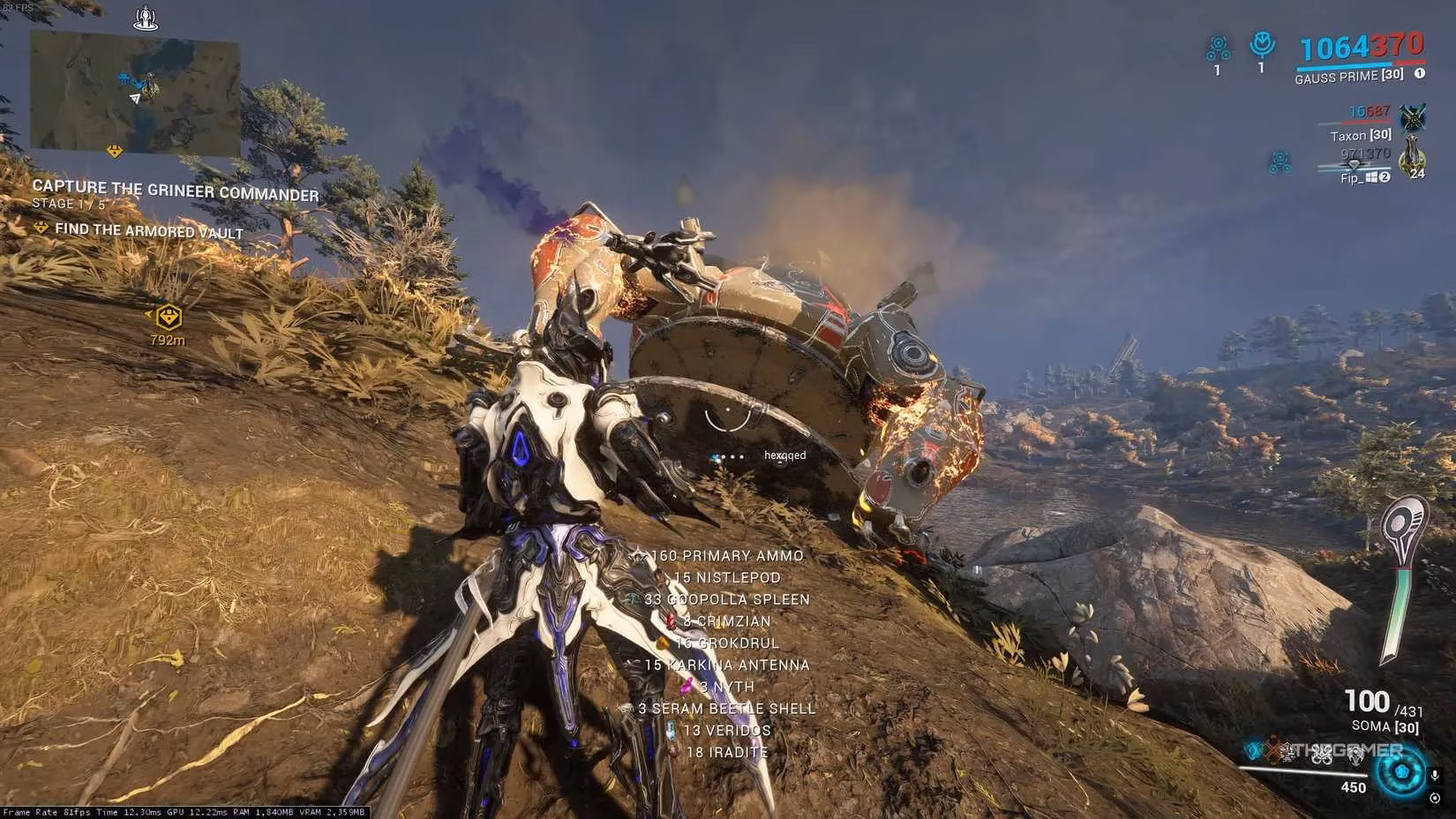The image size is (1456, 819).
Task: Click the Windows platform icon beside Fip_
Action: [x=1372, y=177]
